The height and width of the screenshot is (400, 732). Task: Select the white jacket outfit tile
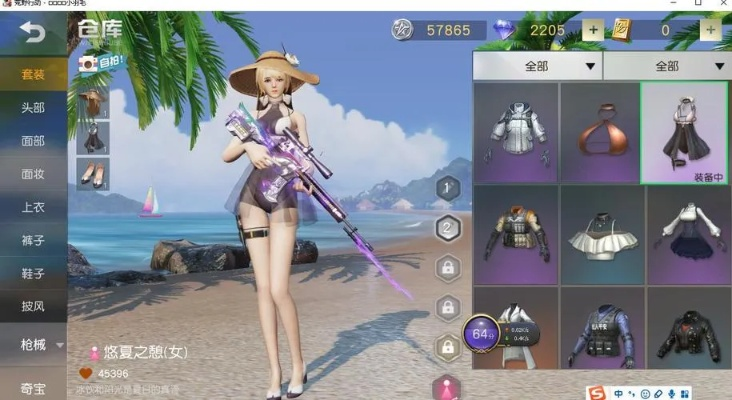pyautogui.click(x=515, y=133)
